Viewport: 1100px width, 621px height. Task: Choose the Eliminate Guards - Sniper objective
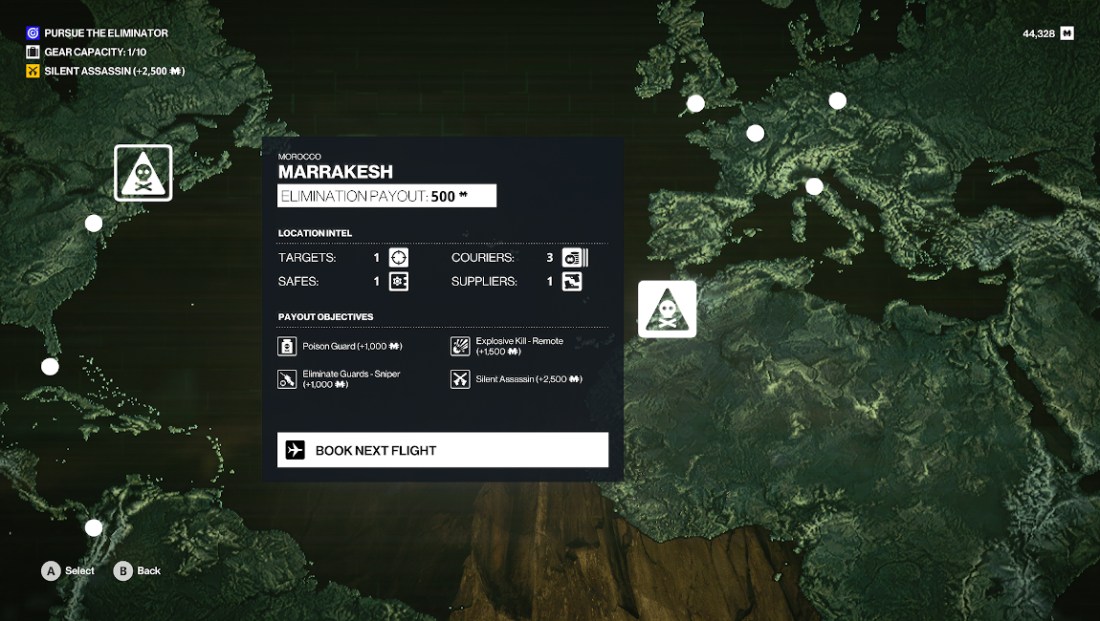tap(340, 379)
